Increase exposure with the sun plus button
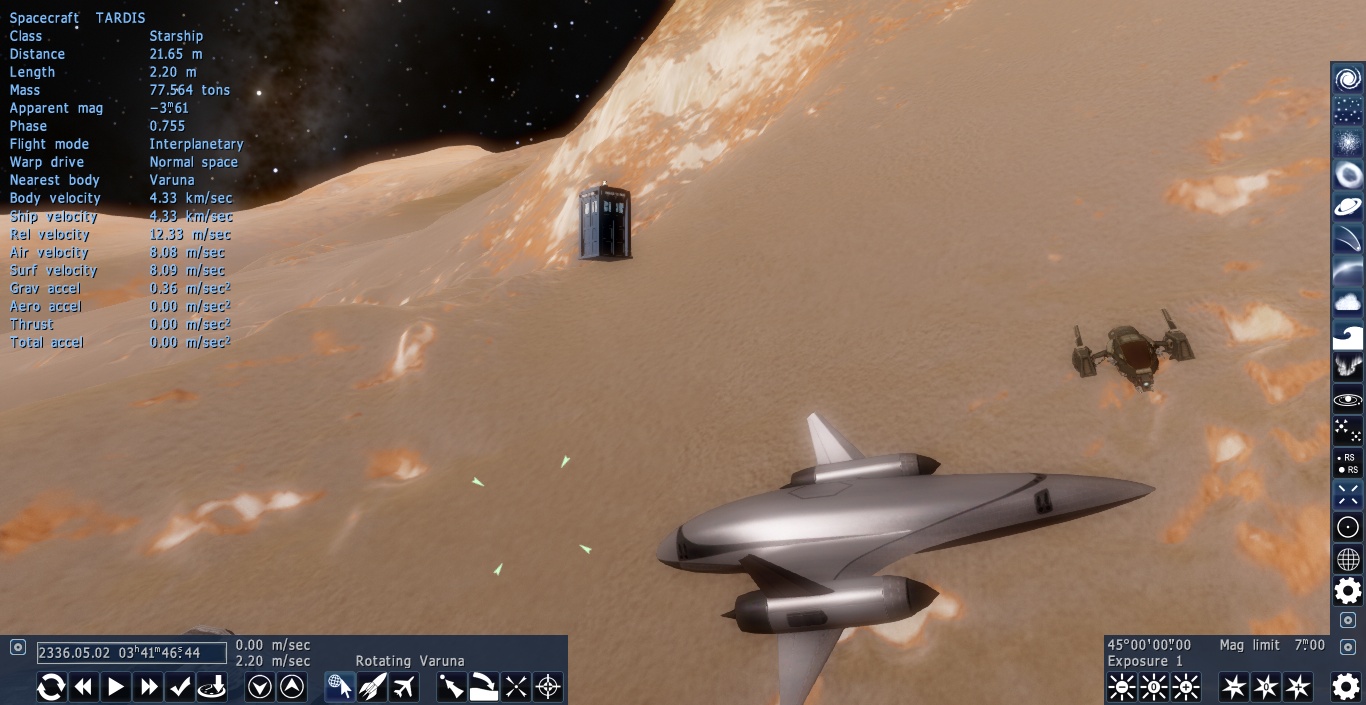The image size is (1366, 705). tap(1186, 687)
